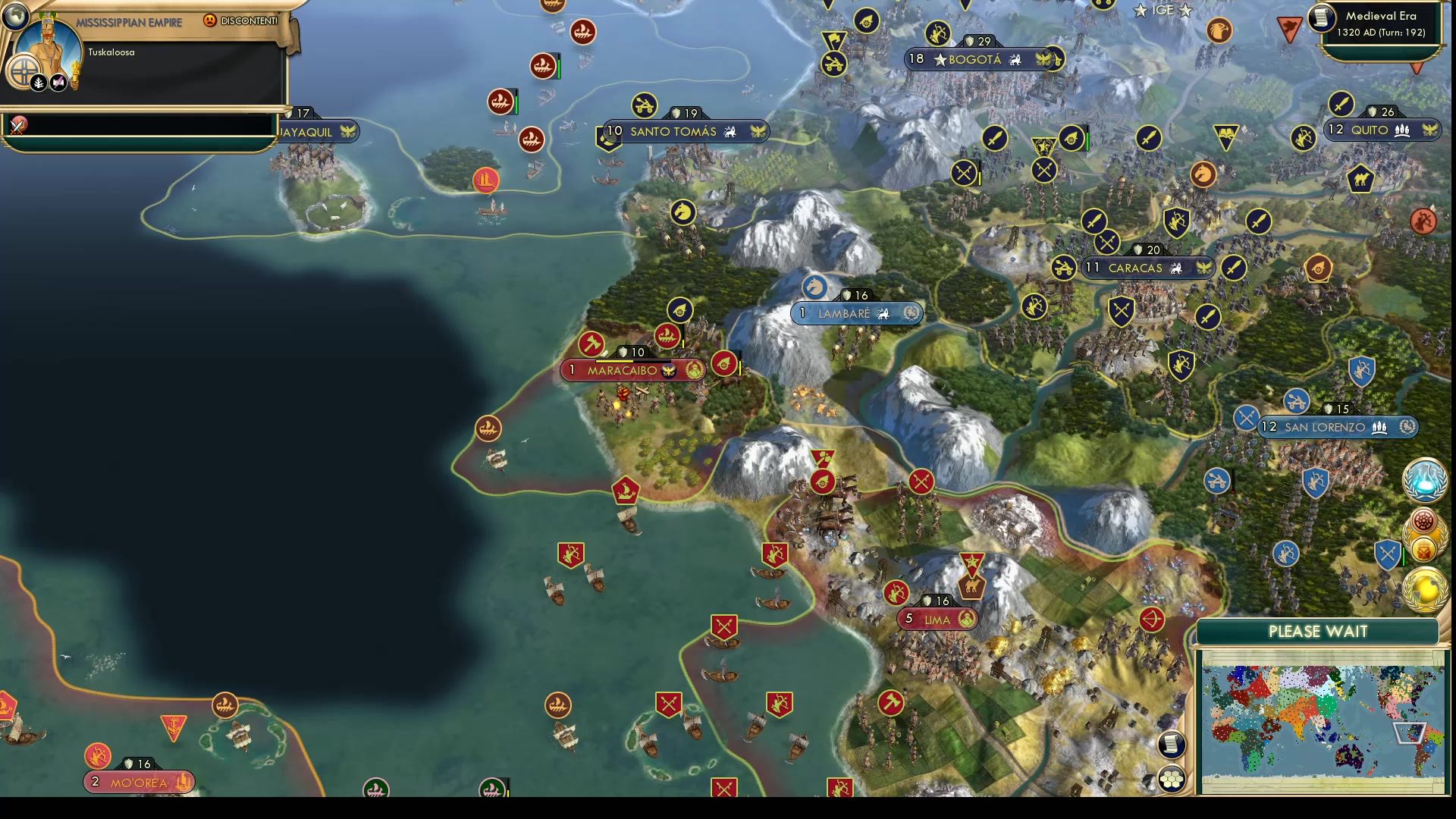Click the eagle-head unit icon near Quito
Image resolution: width=1456 pixels, height=819 pixels.
(x=1220, y=30)
